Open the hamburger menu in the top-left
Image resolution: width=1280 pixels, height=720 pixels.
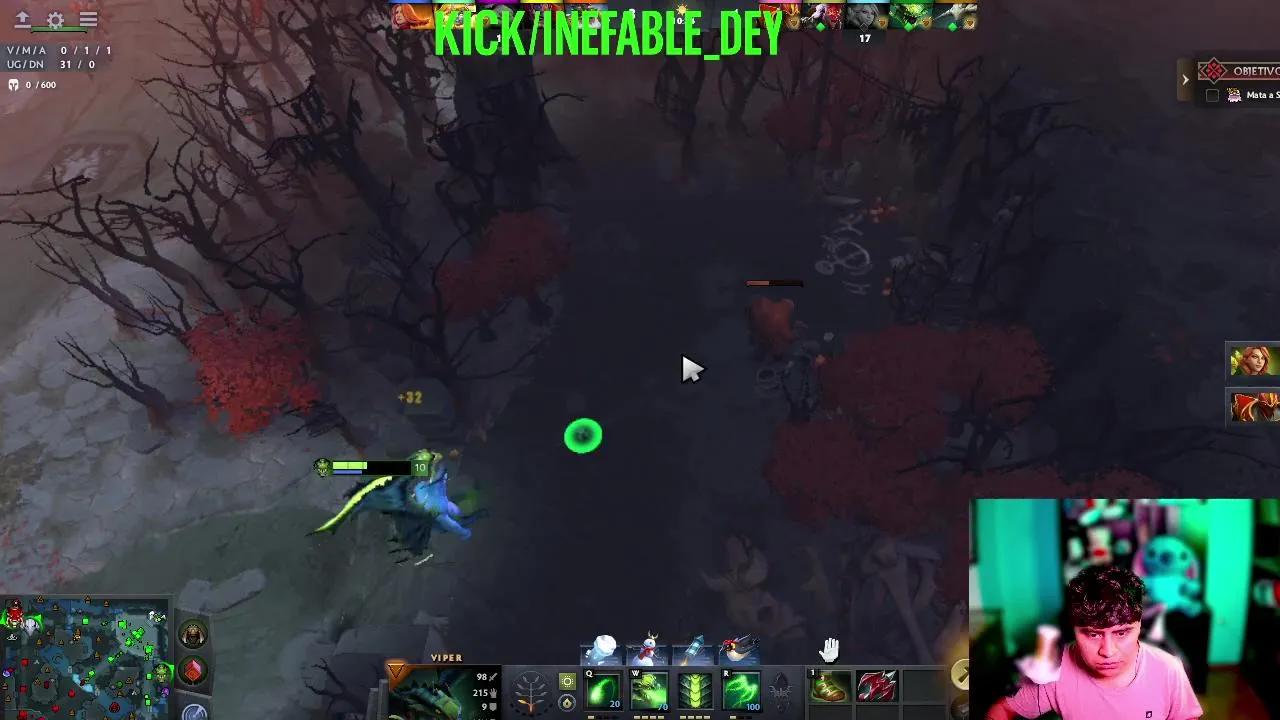88,19
